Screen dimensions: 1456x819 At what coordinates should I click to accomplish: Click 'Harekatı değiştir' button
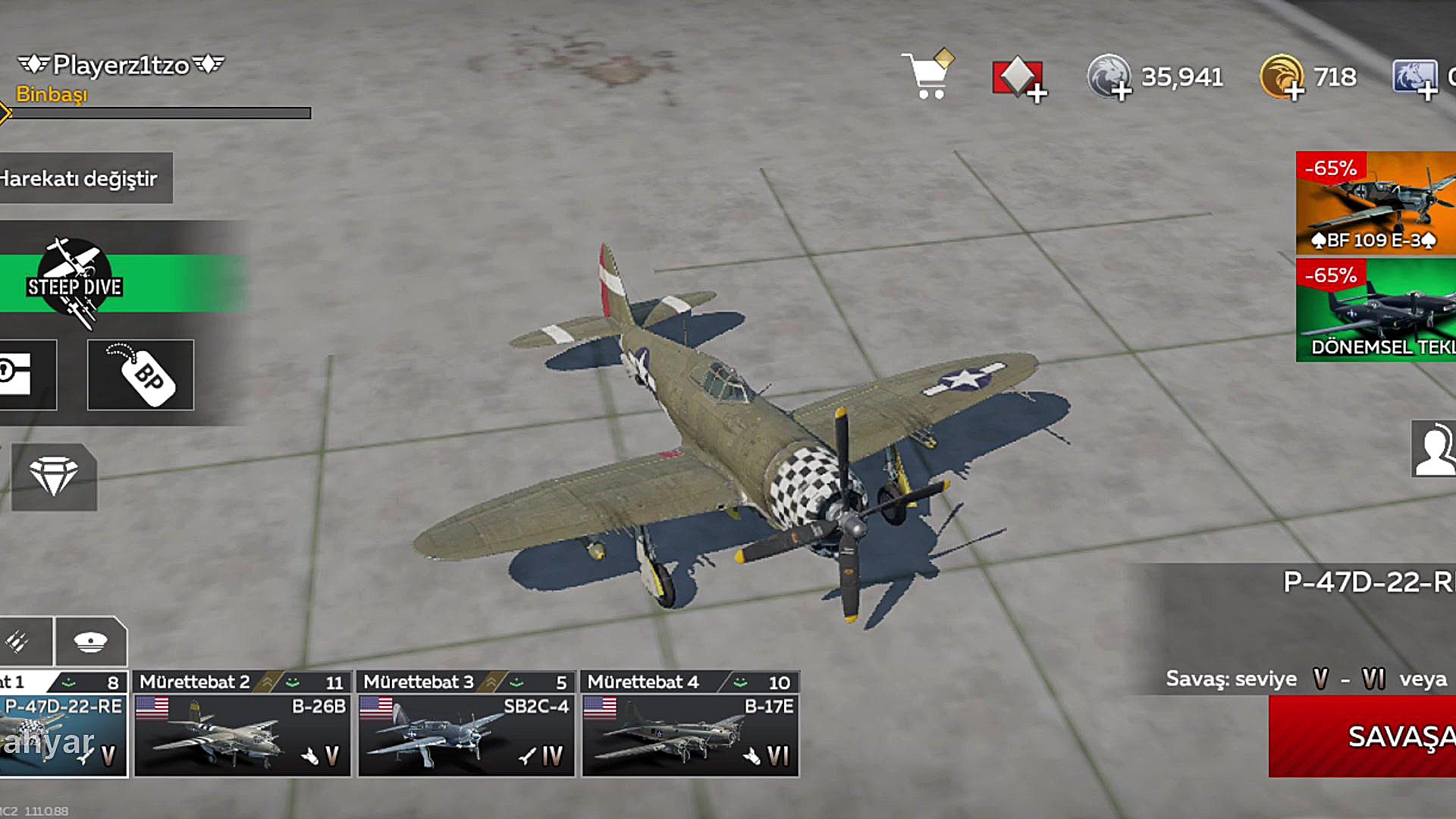(x=82, y=179)
